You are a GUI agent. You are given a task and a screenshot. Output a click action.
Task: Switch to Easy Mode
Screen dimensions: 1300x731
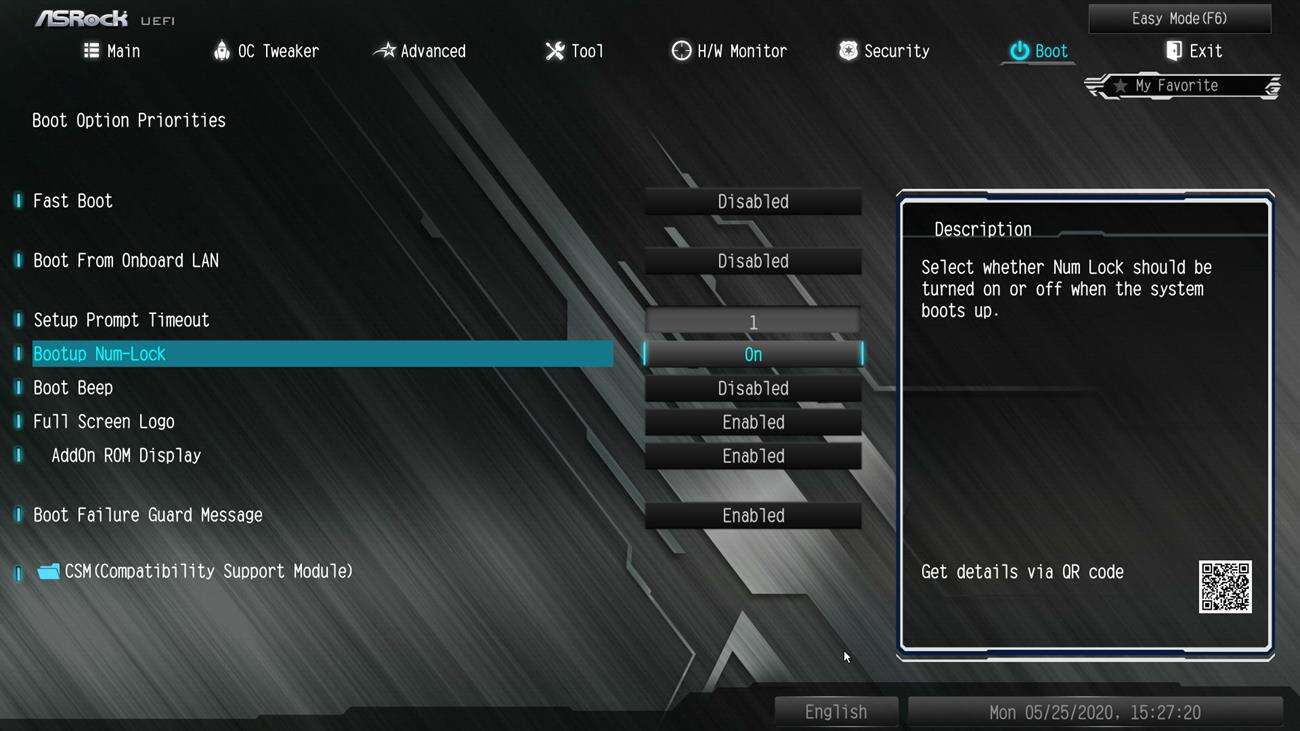coord(1178,18)
